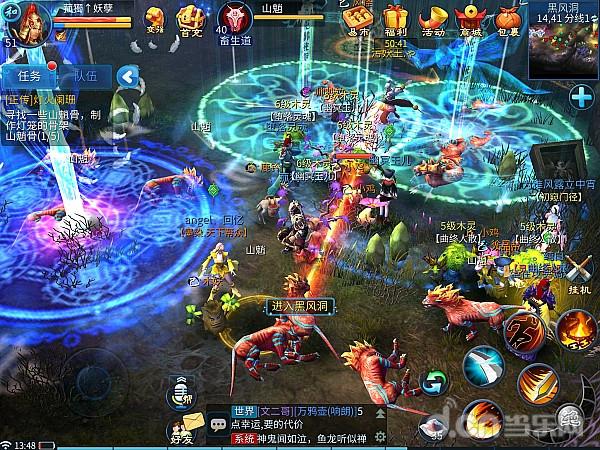
Task: Collapse the quest panel with the arrow
Action: [126, 76]
